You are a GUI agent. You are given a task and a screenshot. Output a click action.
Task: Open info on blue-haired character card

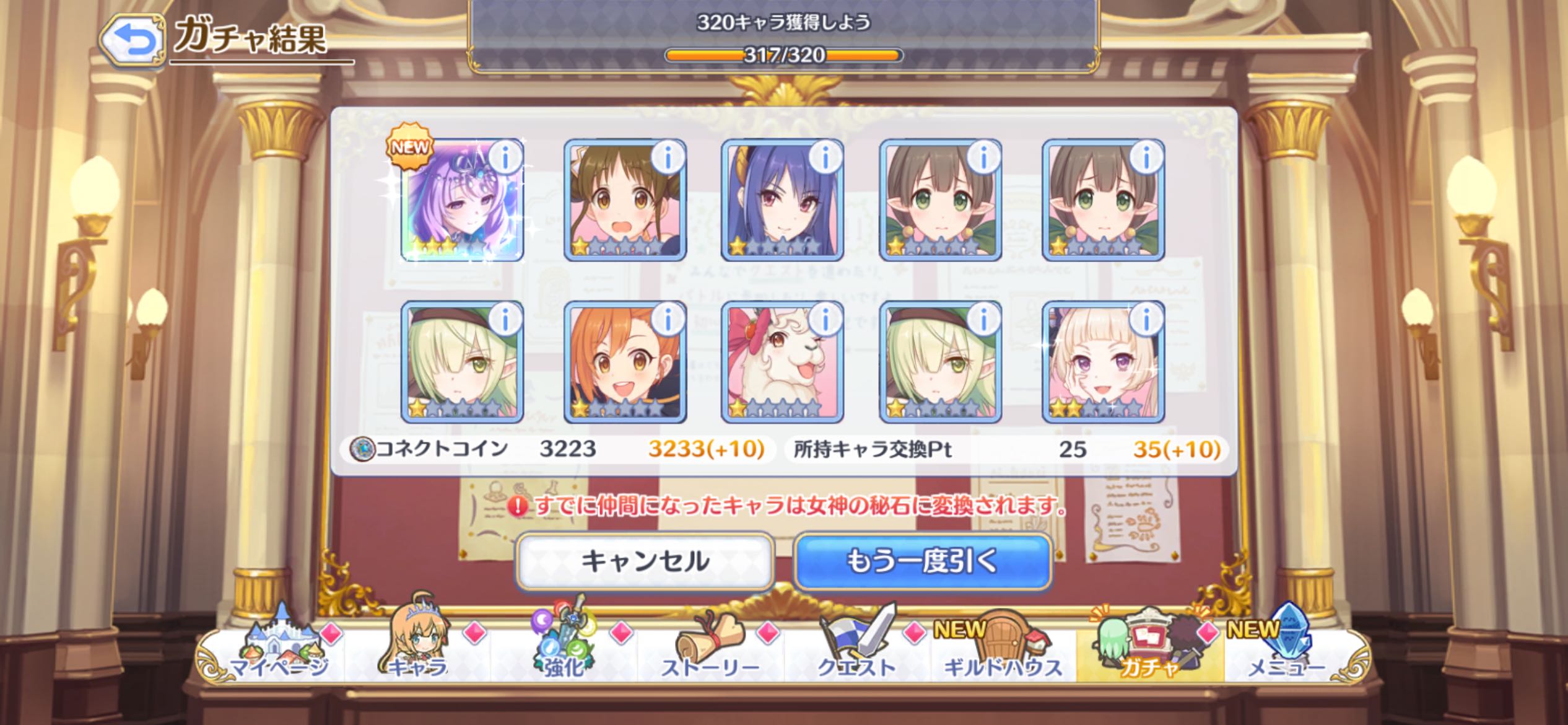[x=825, y=159]
